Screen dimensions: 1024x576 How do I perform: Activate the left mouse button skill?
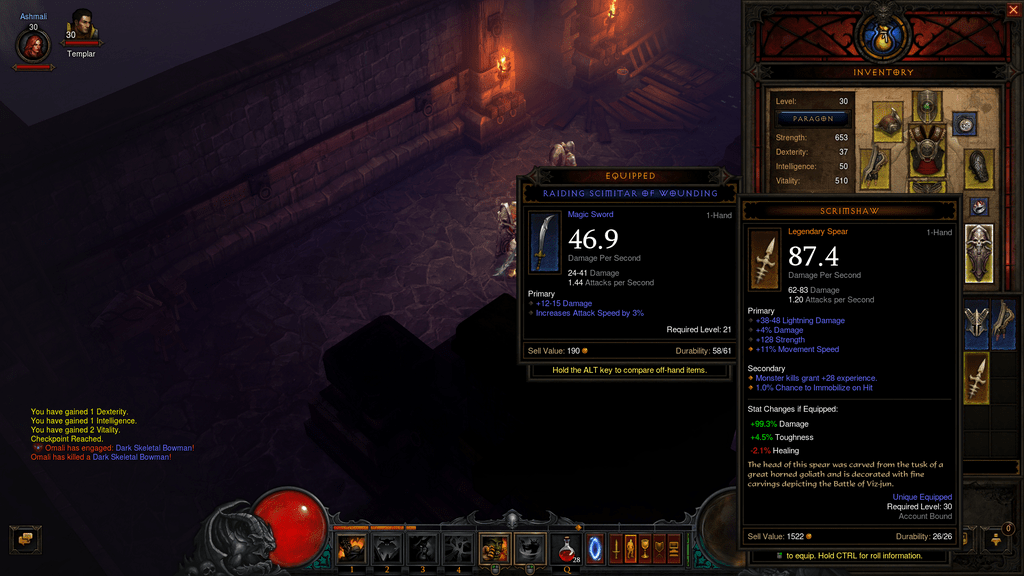pos(494,549)
